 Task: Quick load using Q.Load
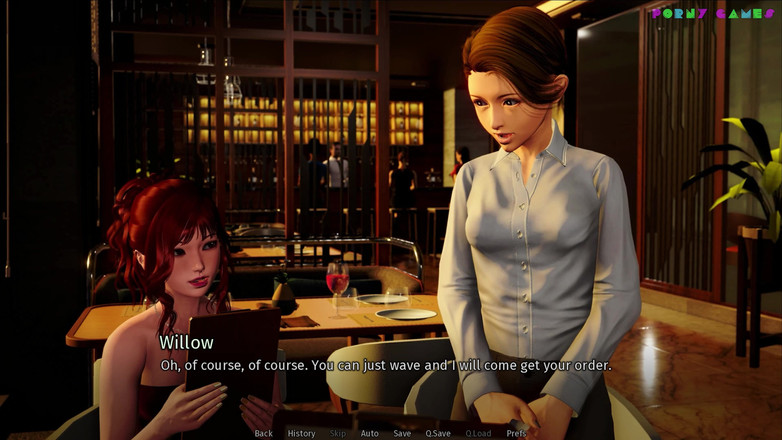coord(478,433)
